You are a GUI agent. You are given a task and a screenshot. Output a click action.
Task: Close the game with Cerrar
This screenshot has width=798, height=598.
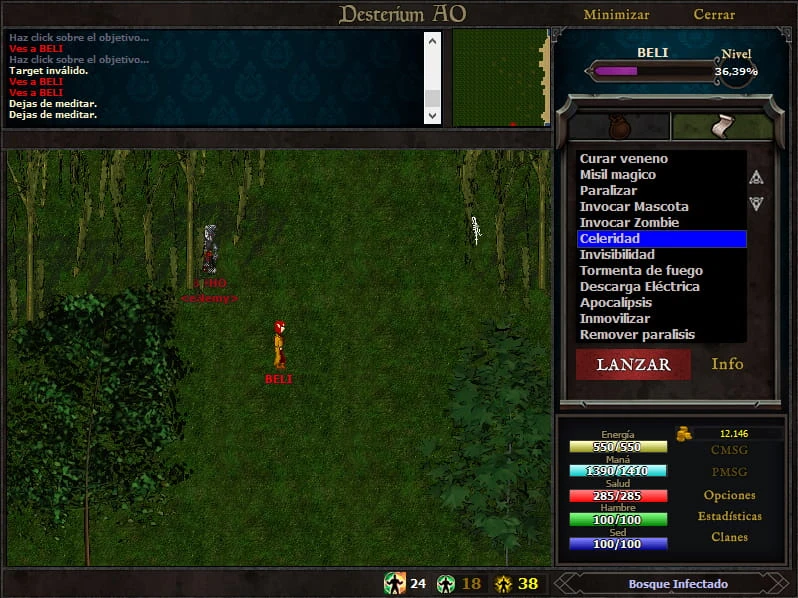(x=714, y=15)
